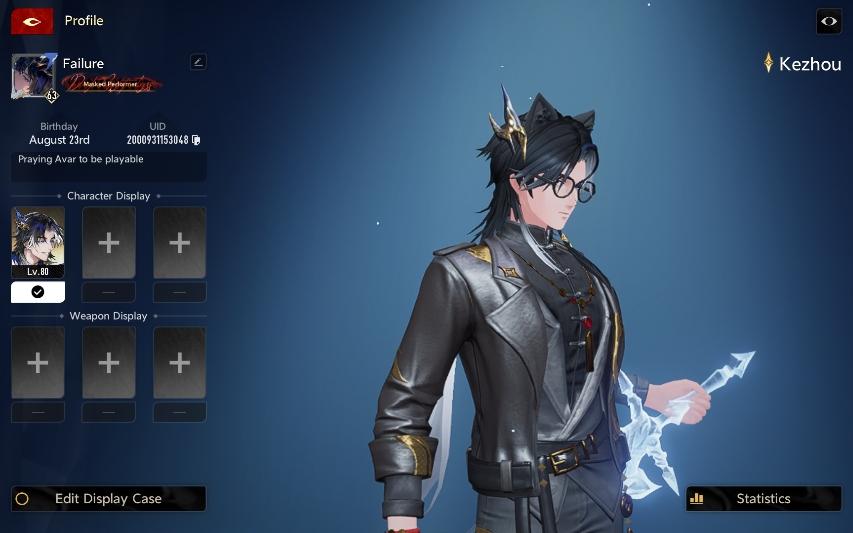Edit the "Praying Avar to be playable" signature
Image resolution: width=853 pixels, height=533 pixels.
[109, 166]
